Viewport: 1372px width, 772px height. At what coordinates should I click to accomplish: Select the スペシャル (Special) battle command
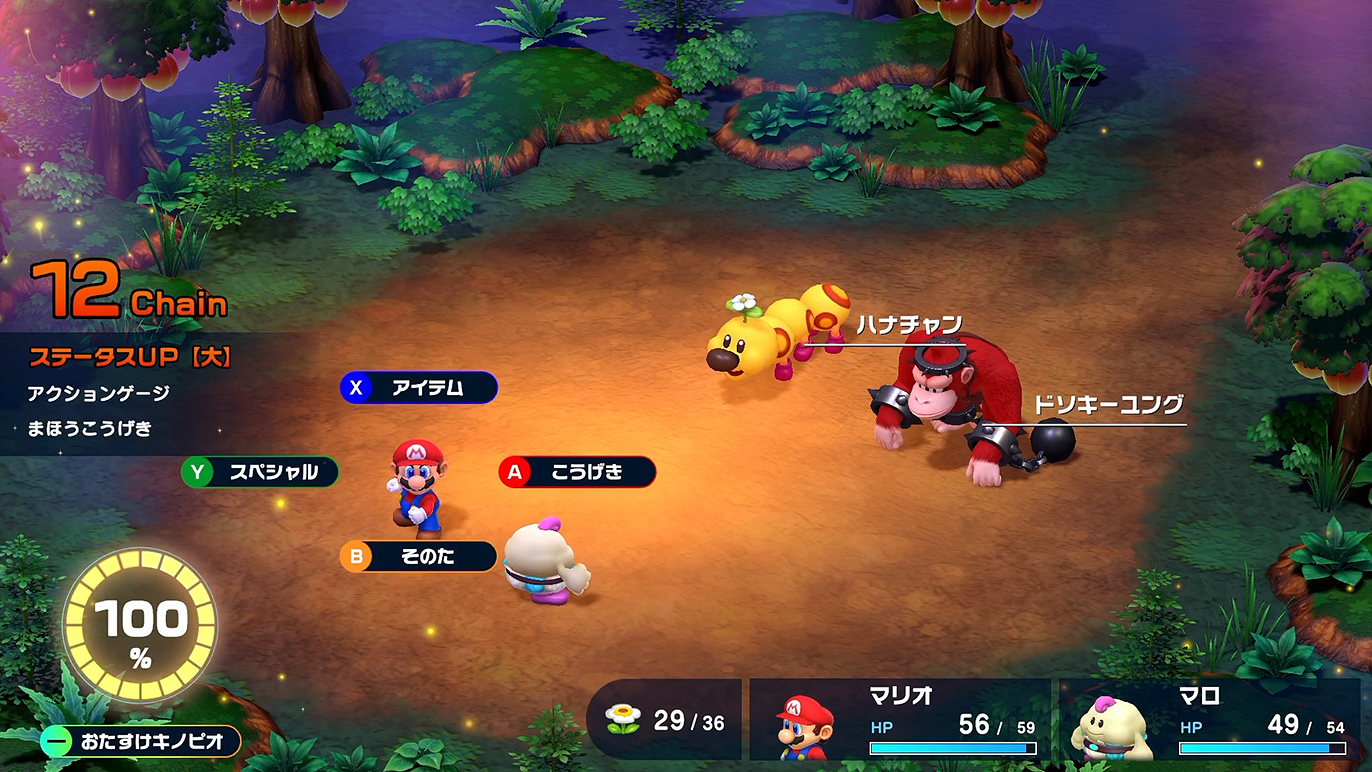click(x=260, y=472)
